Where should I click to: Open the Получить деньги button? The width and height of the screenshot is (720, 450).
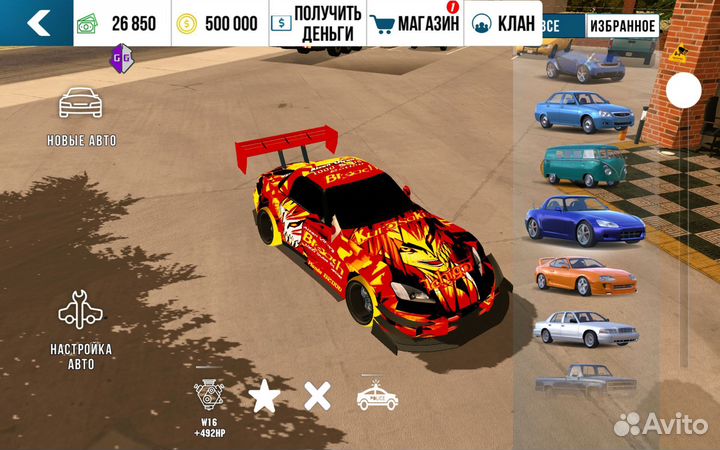[x=317, y=23]
